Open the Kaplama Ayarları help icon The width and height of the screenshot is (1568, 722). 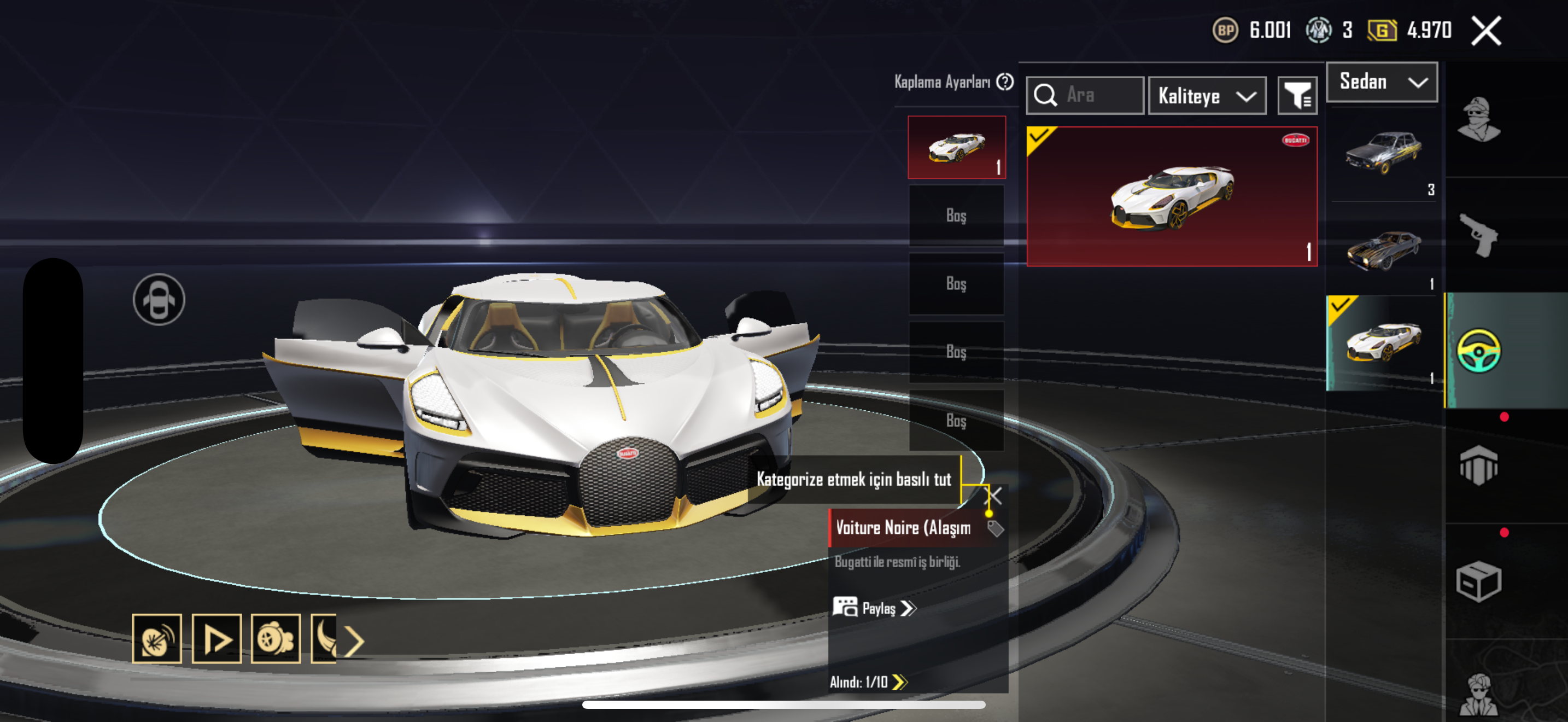pos(1005,81)
